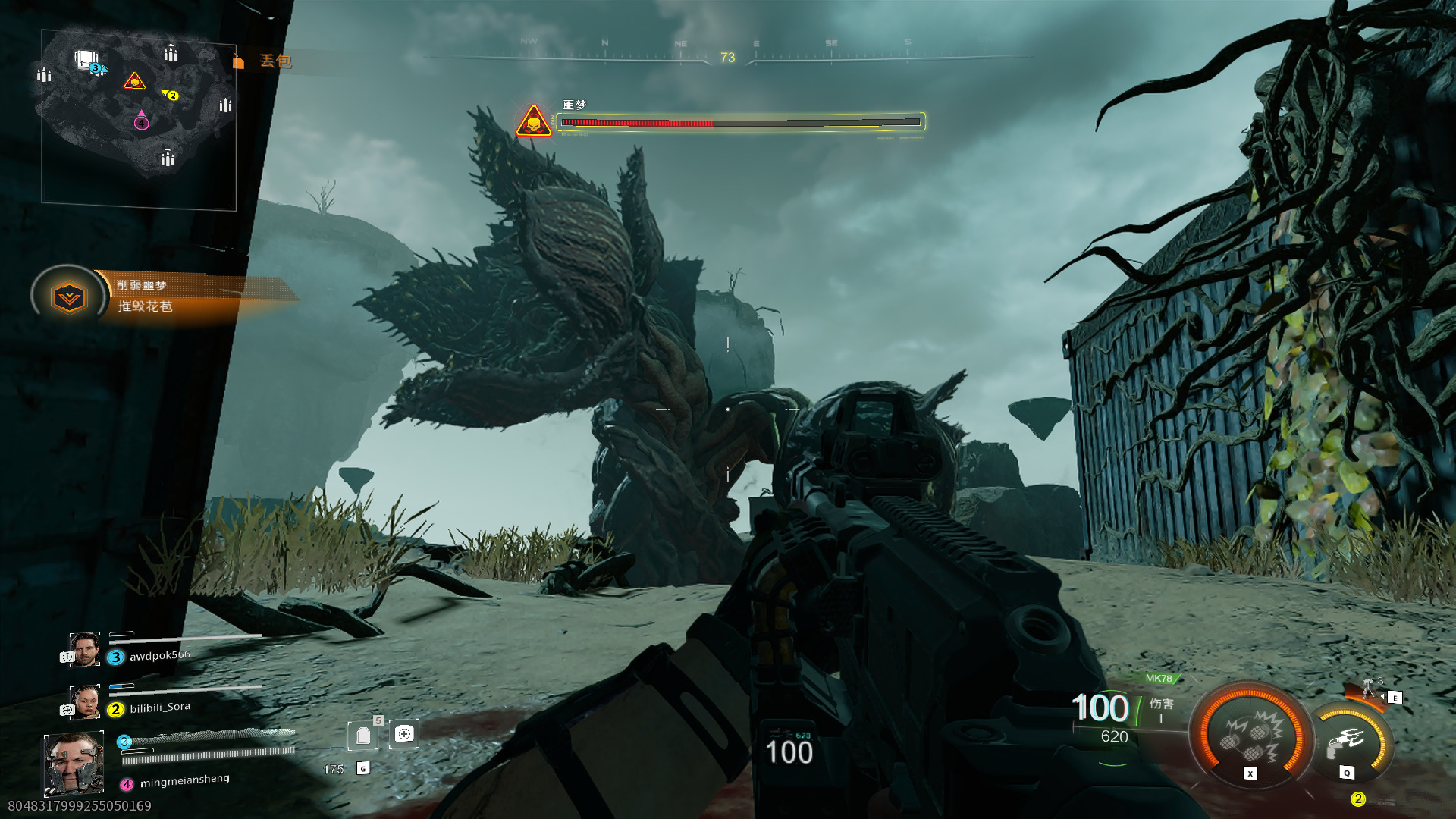Select the red skull boss marker on minimap
The width and height of the screenshot is (1456, 819).
(134, 81)
